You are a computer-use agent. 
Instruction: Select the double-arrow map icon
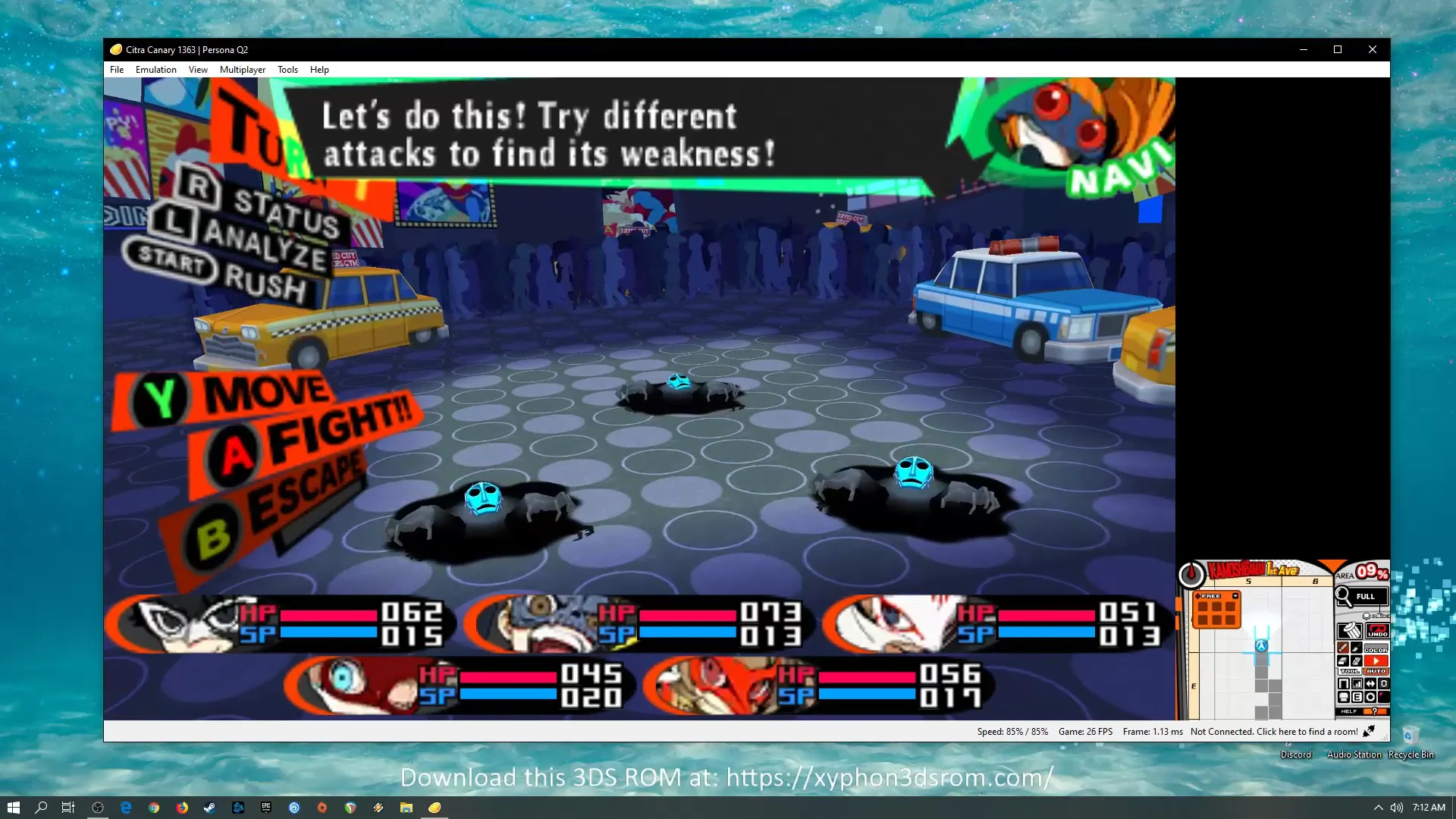coord(1370,684)
